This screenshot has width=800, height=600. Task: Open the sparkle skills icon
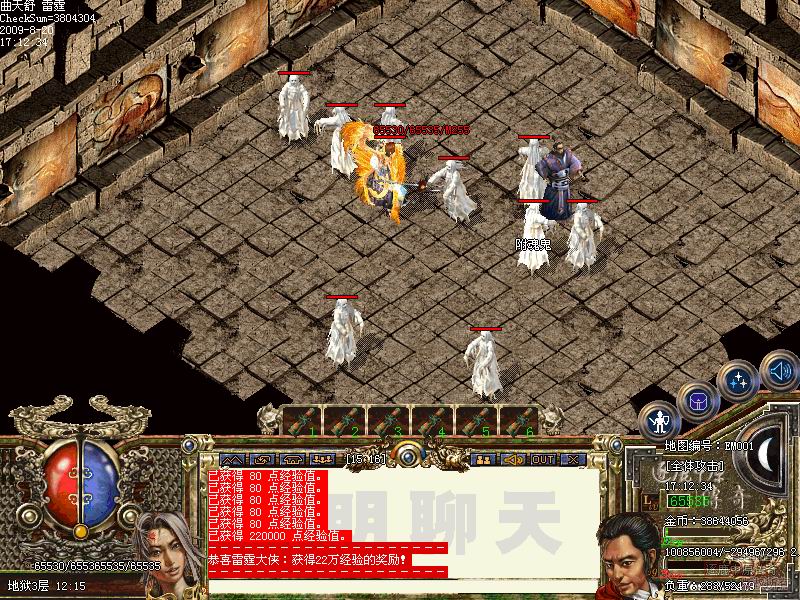click(x=737, y=380)
